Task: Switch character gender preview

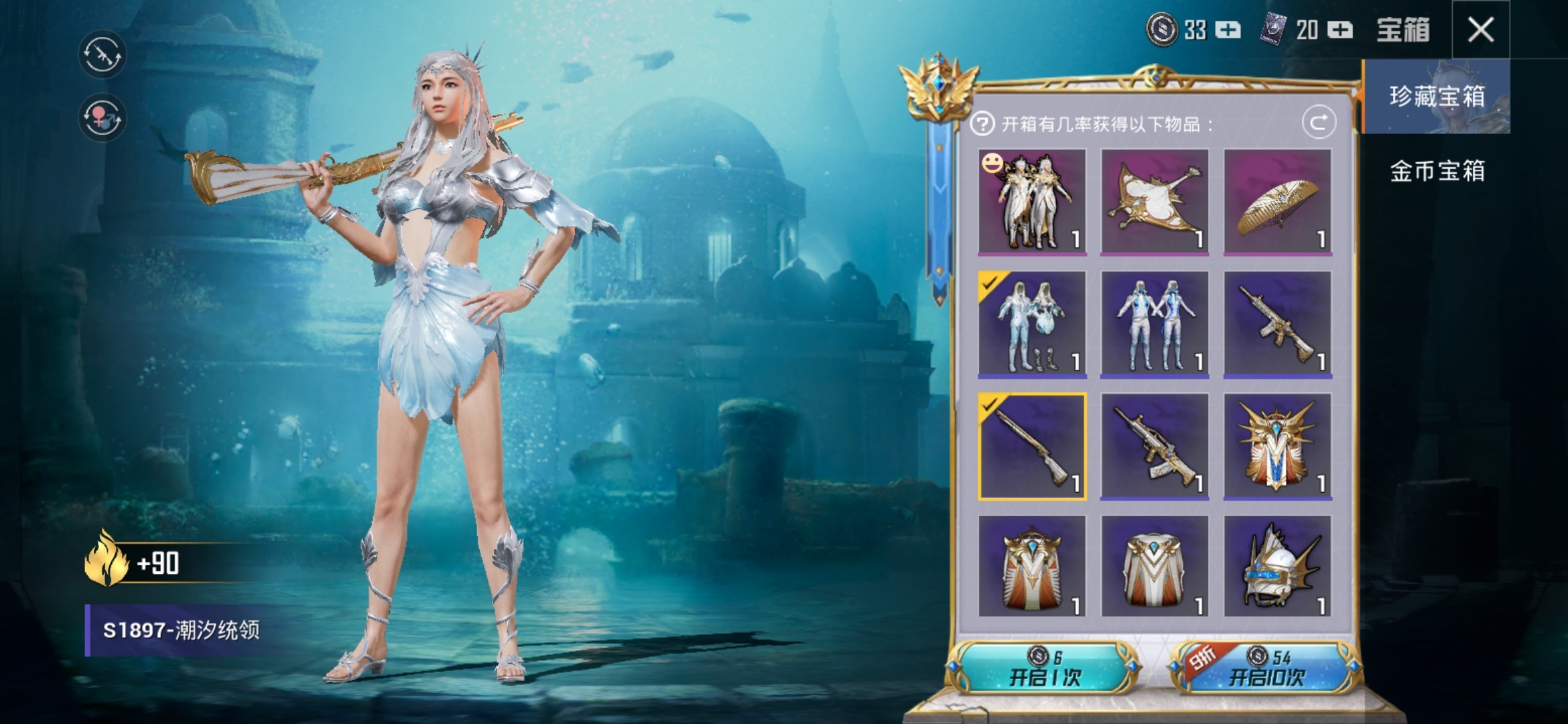Action: 103,118
